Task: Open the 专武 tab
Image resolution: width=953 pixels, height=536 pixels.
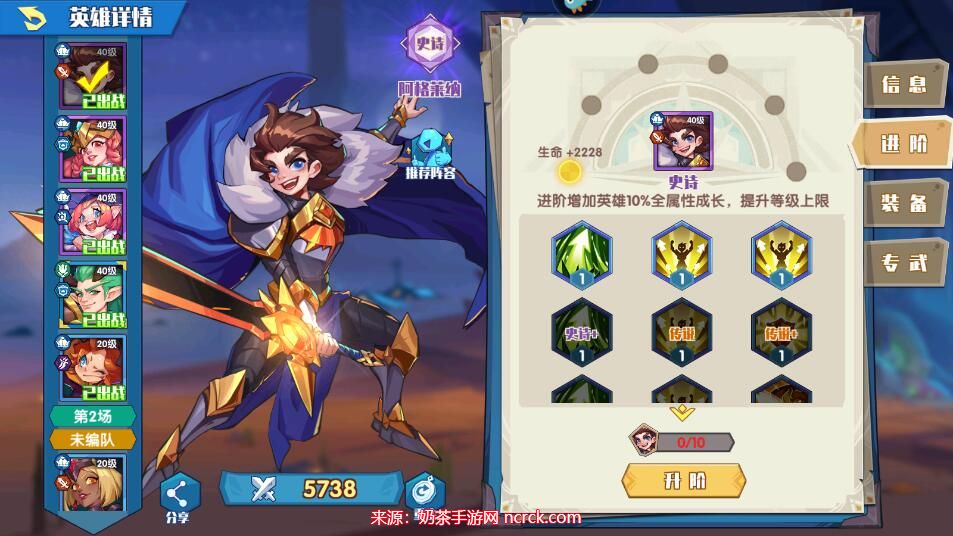Action: coord(903,263)
